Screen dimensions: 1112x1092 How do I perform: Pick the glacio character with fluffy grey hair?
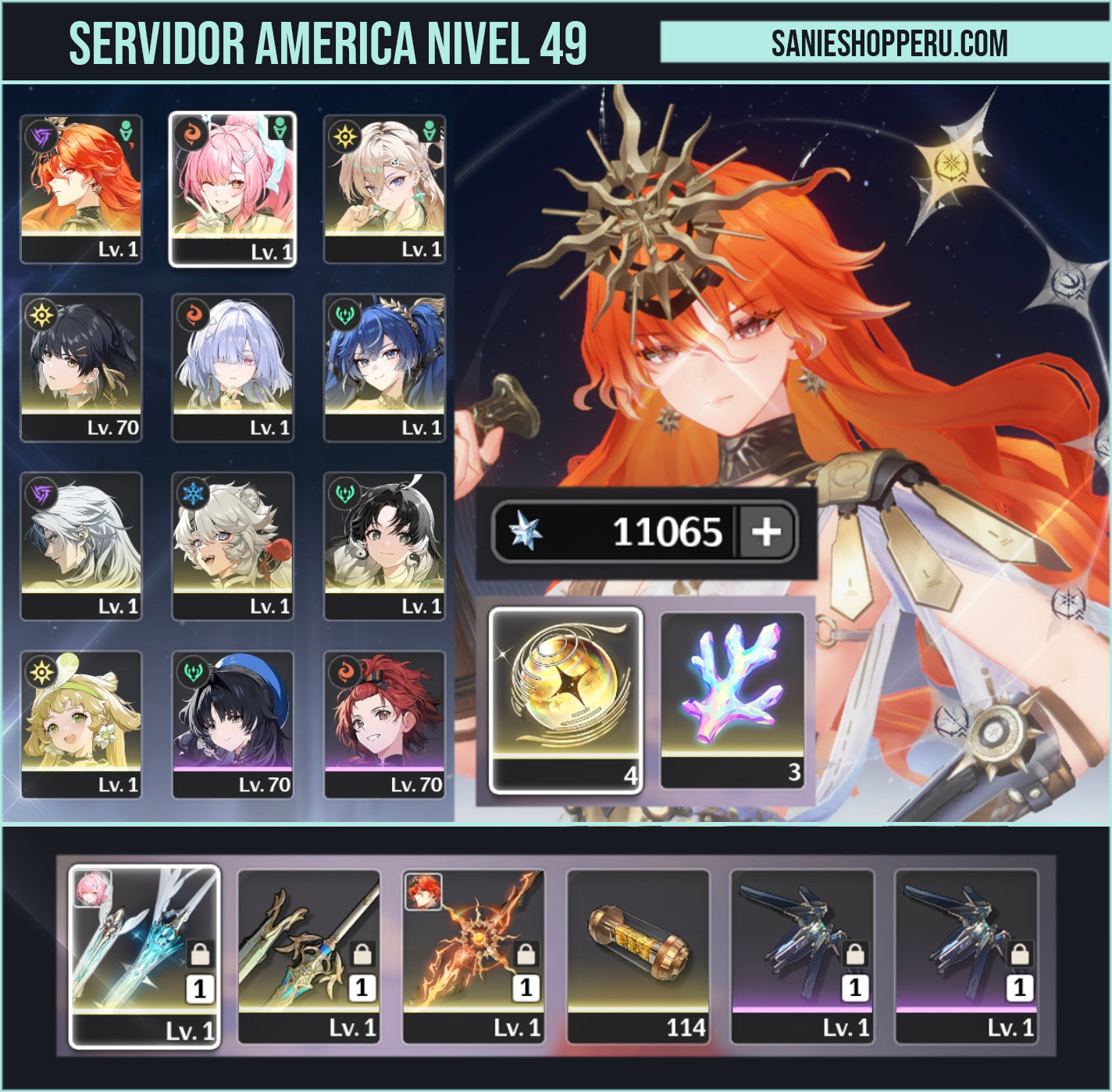[233, 546]
